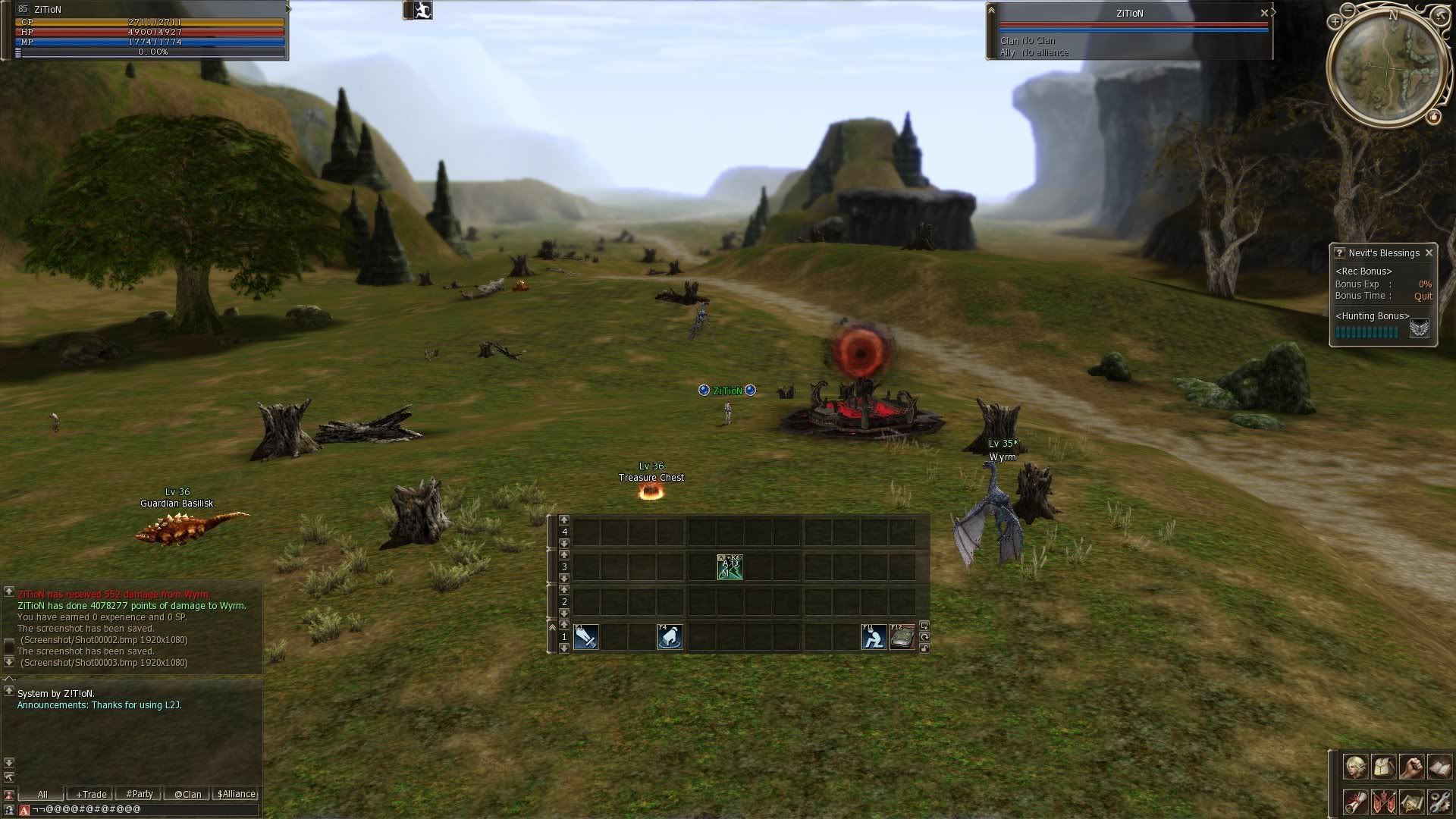Use the F12 stone tablet item slot
Screen dimensions: 1456x819
tap(902, 637)
